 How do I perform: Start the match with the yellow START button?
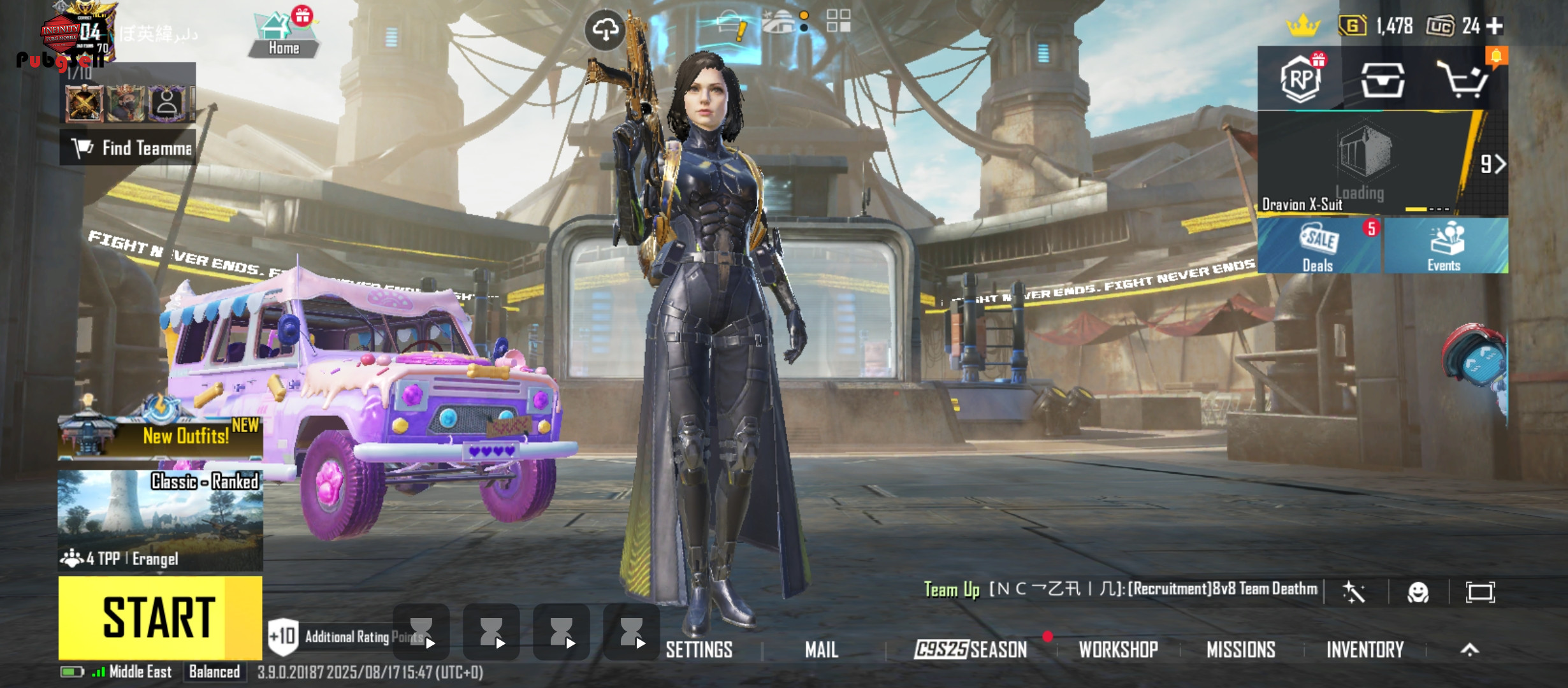159,617
